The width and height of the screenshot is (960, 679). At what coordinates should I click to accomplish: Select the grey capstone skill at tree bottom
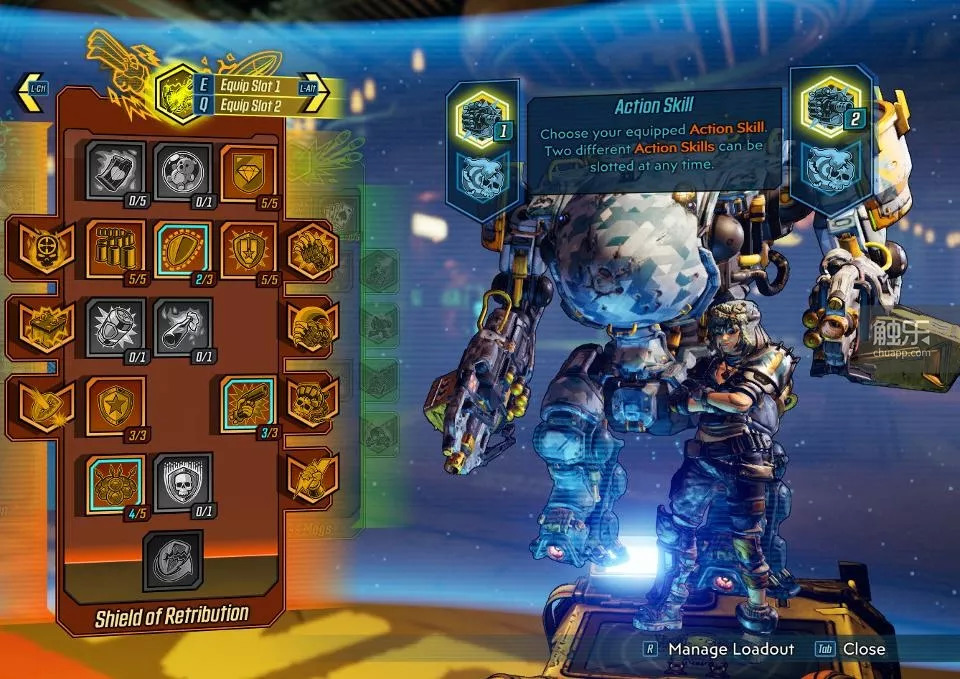coord(172,560)
